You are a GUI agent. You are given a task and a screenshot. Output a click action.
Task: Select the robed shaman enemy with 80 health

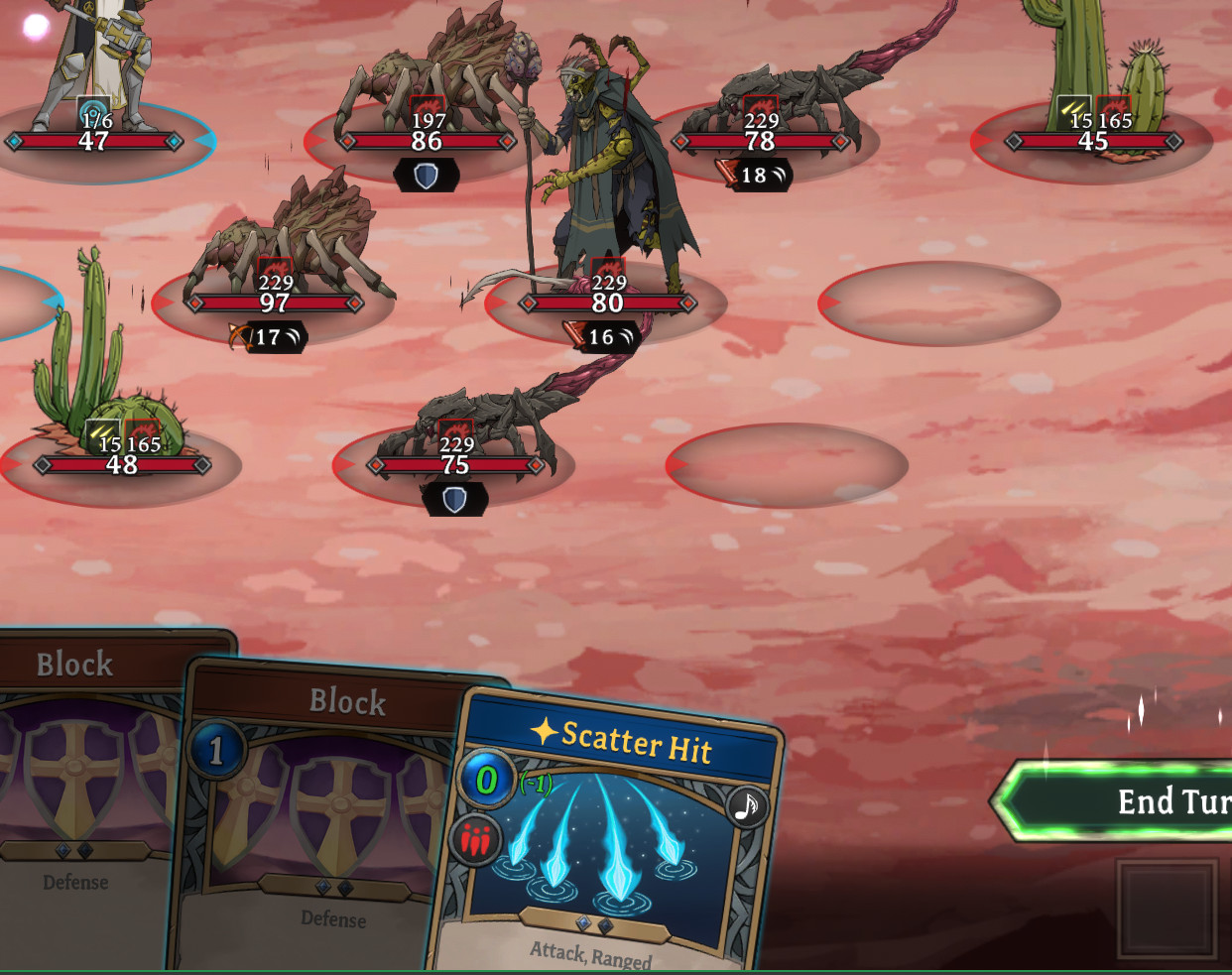tap(605, 169)
